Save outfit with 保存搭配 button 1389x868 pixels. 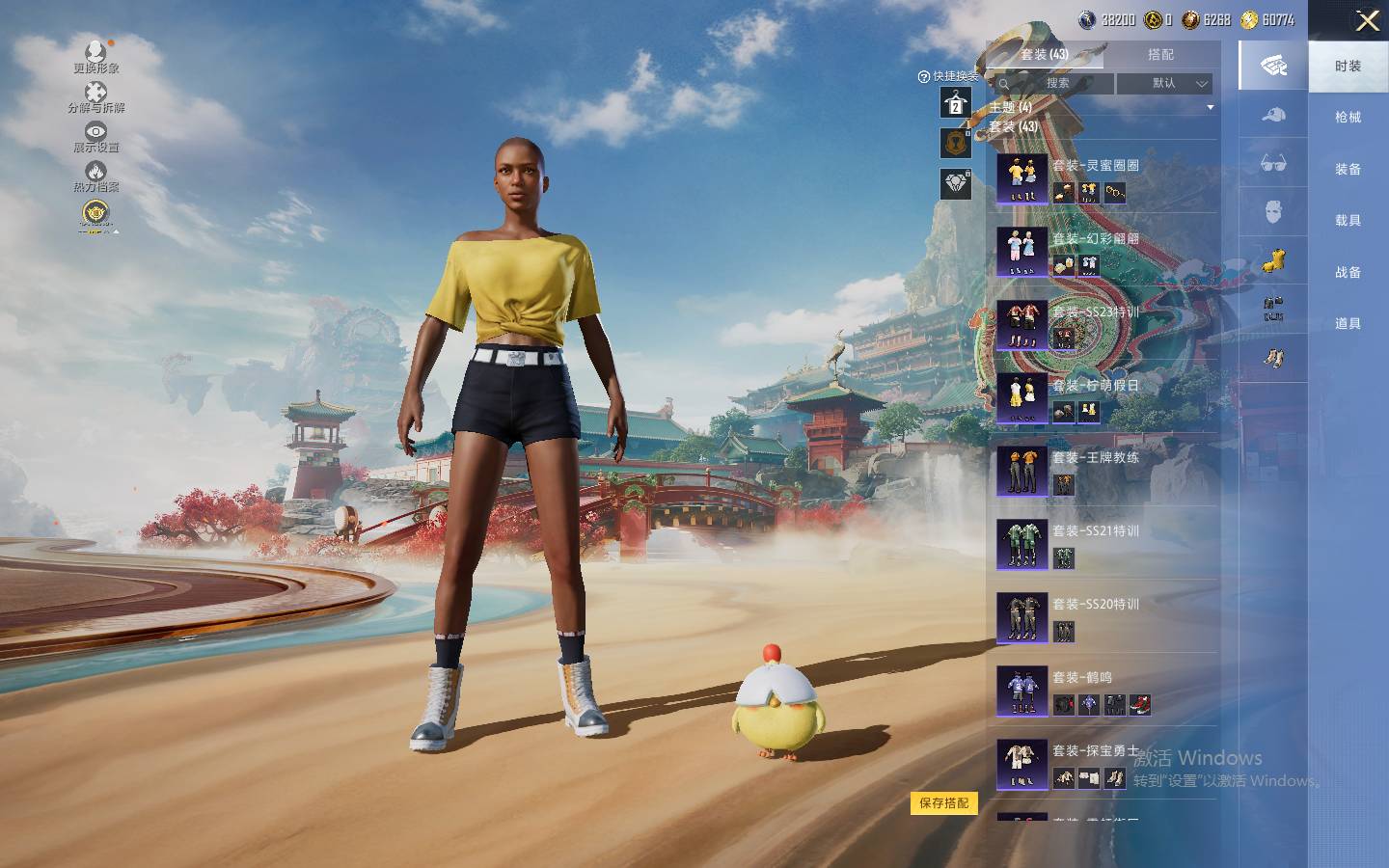point(943,803)
